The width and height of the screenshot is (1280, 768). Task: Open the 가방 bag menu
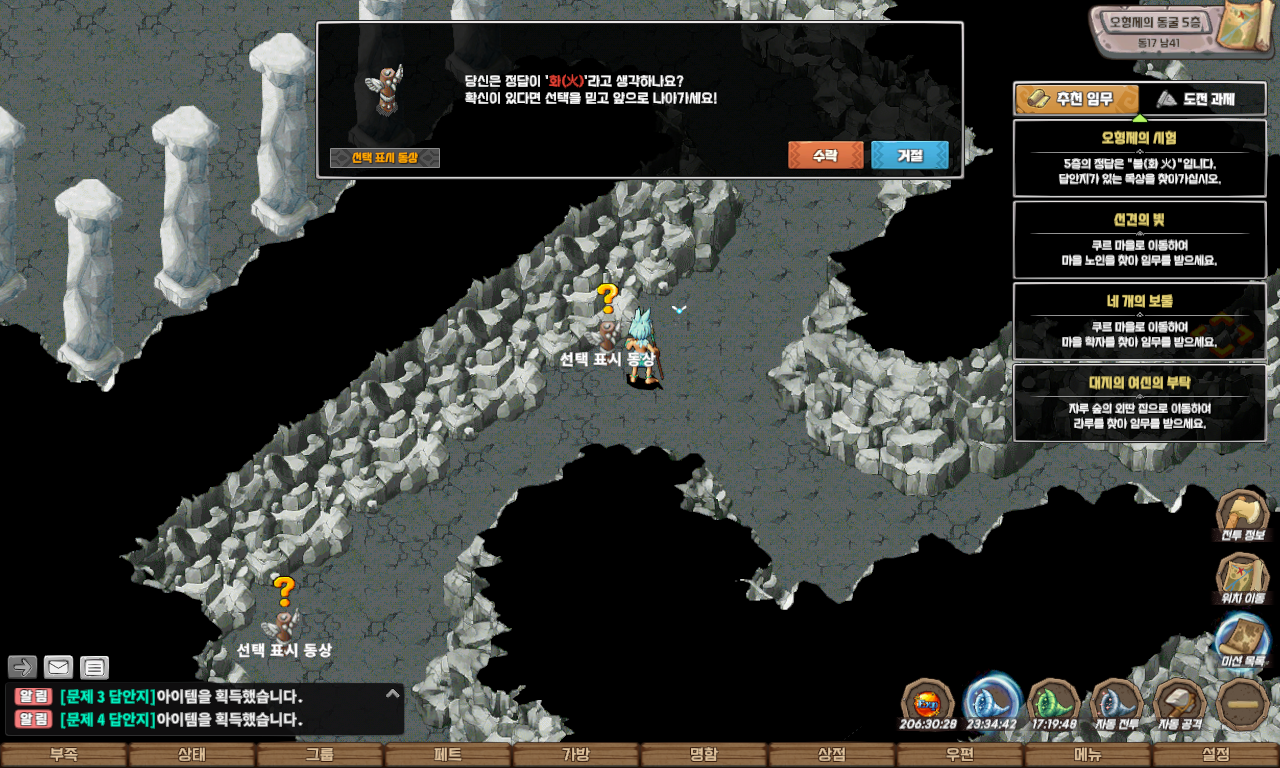click(x=575, y=755)
